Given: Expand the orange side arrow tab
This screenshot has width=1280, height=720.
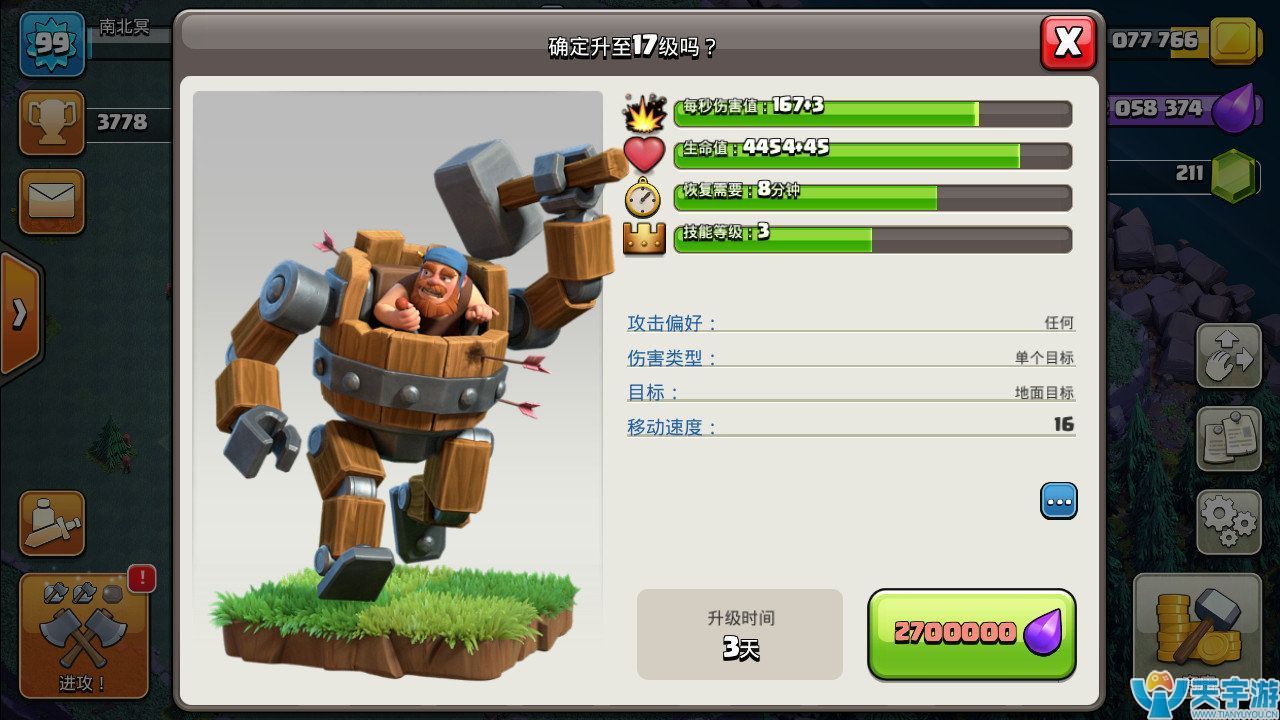Looking at the screenshot, I should click(20, 313).
